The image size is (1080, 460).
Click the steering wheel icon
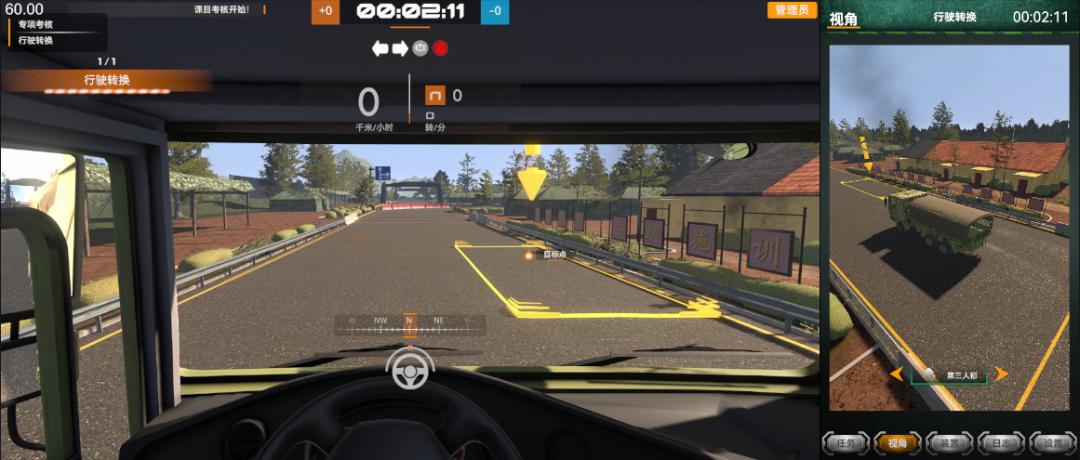(410, 371)
